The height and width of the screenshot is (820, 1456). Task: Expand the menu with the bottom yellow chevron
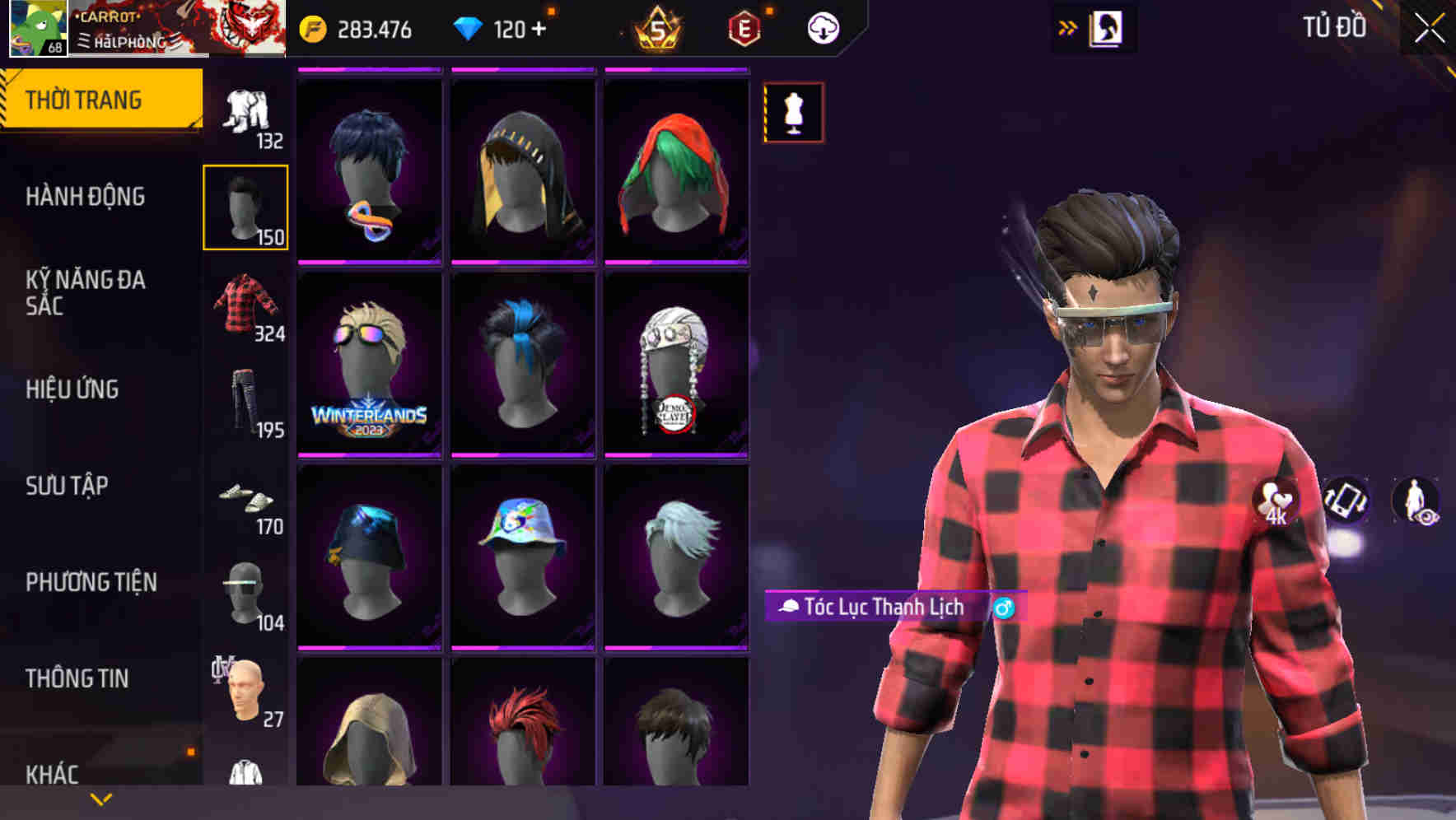(100, 799)
